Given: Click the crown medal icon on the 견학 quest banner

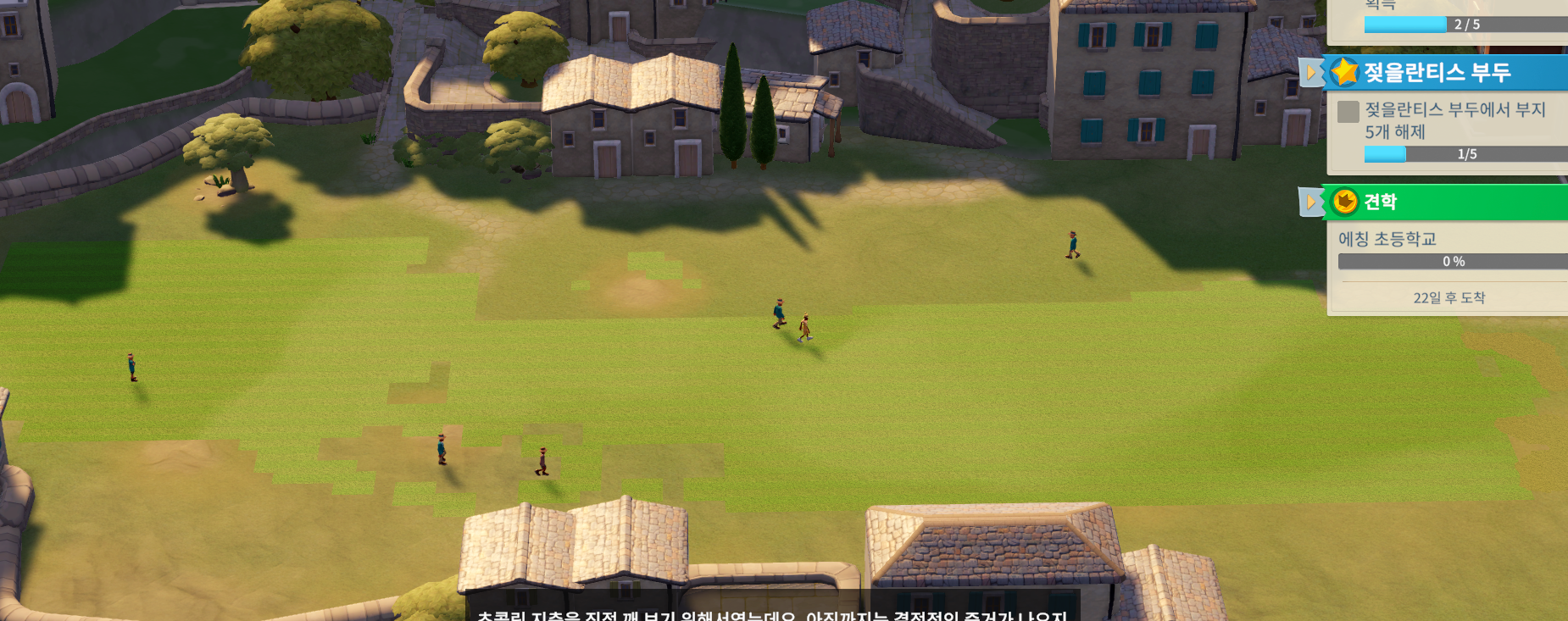Looking at the screenshot, I should pyautogui.click(x=1345, y=202).
